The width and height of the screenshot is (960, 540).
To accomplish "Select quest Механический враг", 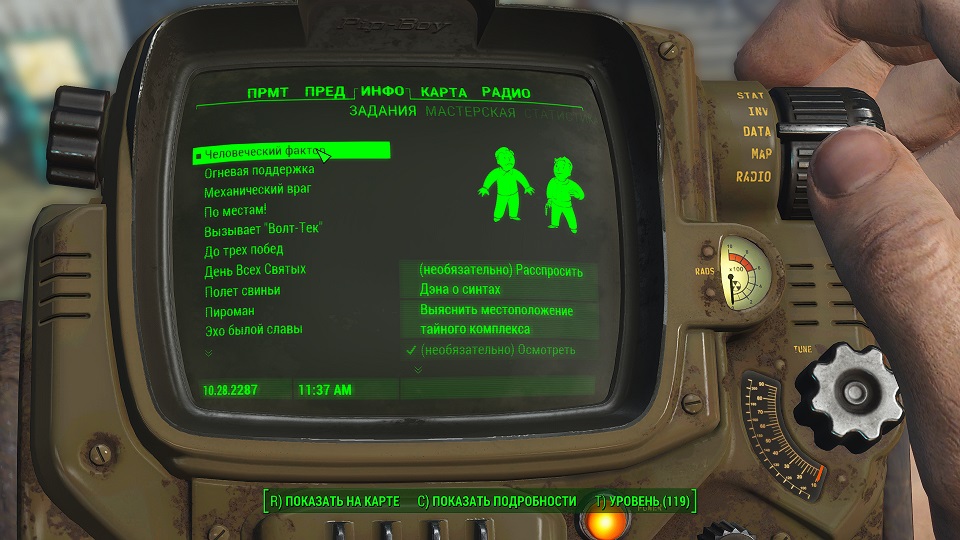I will point(258,191).
